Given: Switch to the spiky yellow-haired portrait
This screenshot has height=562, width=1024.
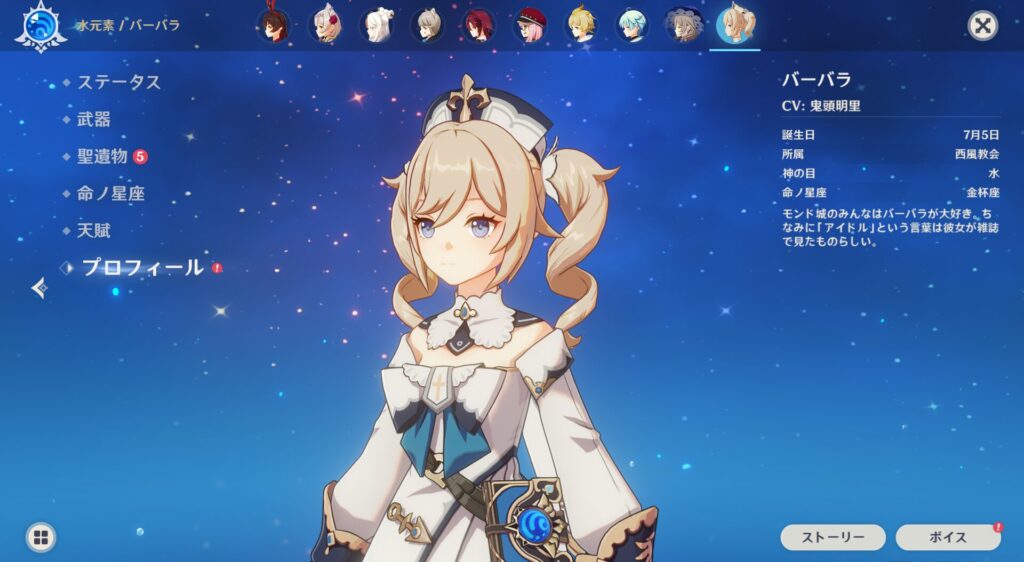Looking at the screenshot, I should [581, 25].
